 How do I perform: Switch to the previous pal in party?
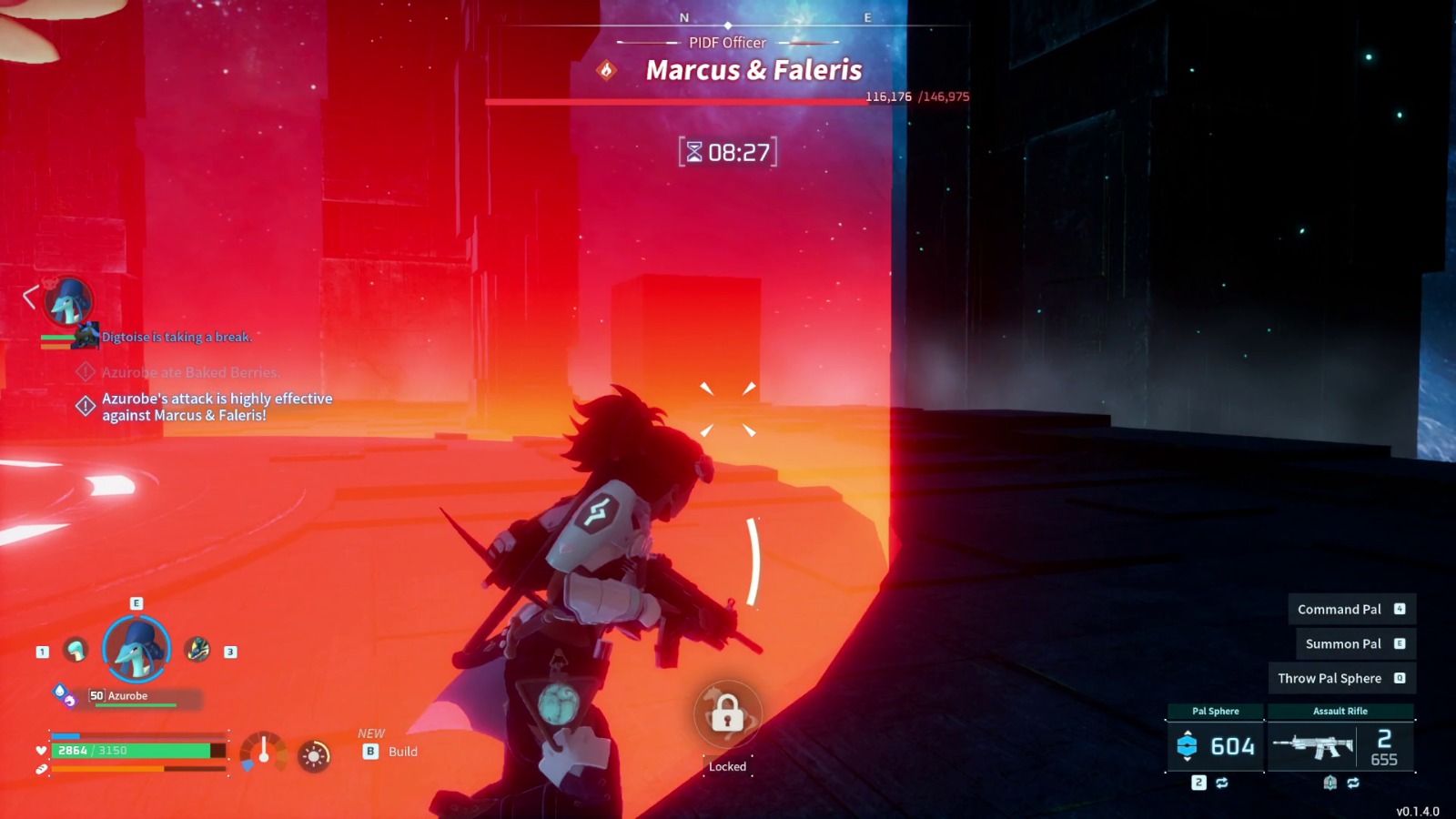pyautogui.click(x=76, y=650)
